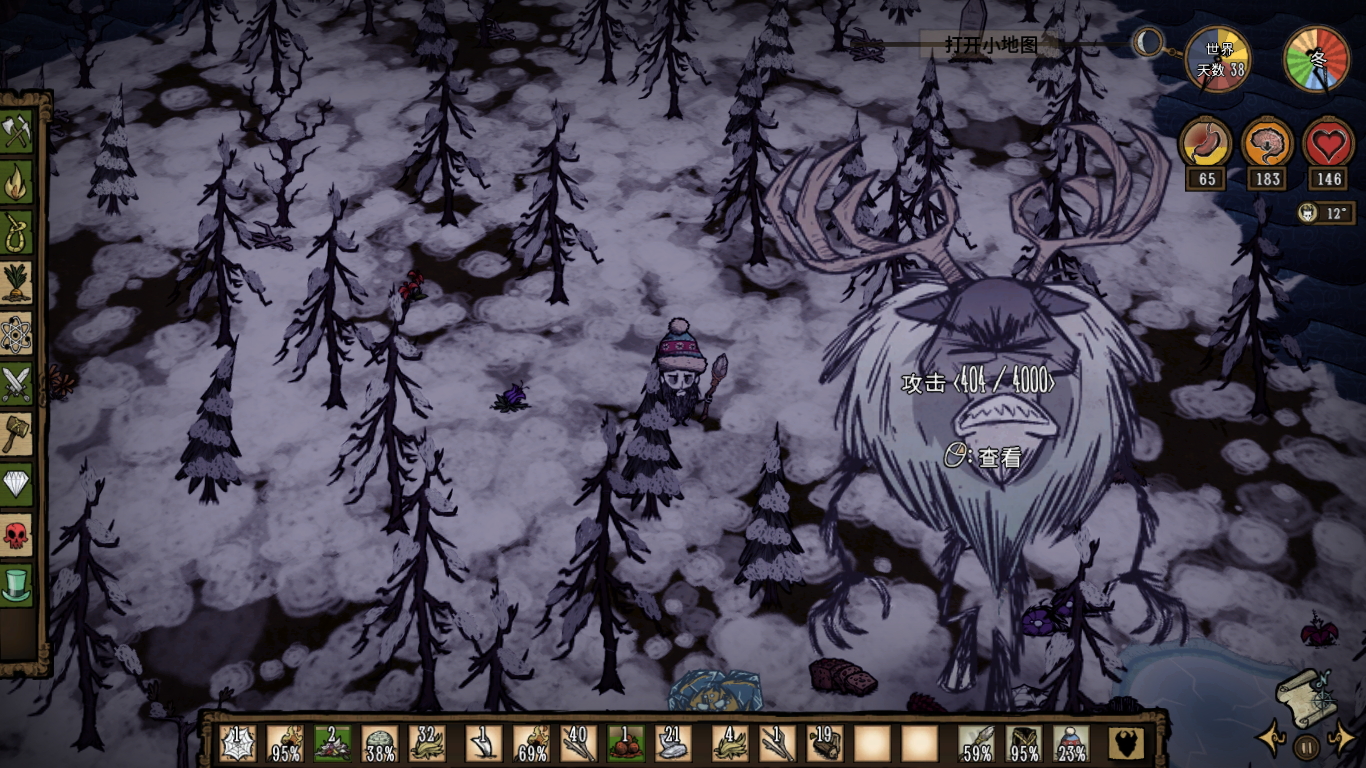Open the Tools crafting tab

pos(17,132)
